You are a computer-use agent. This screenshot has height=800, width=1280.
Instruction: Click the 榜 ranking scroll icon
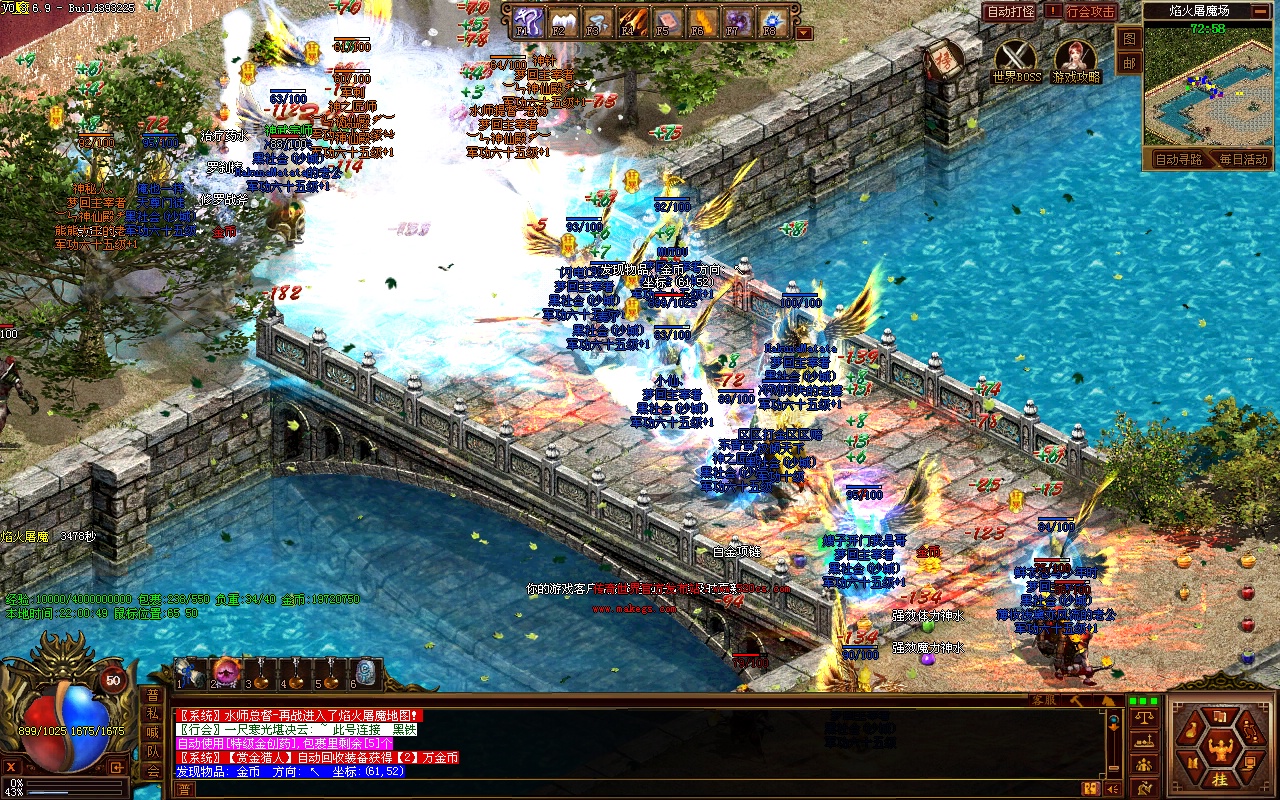point(942,59)
